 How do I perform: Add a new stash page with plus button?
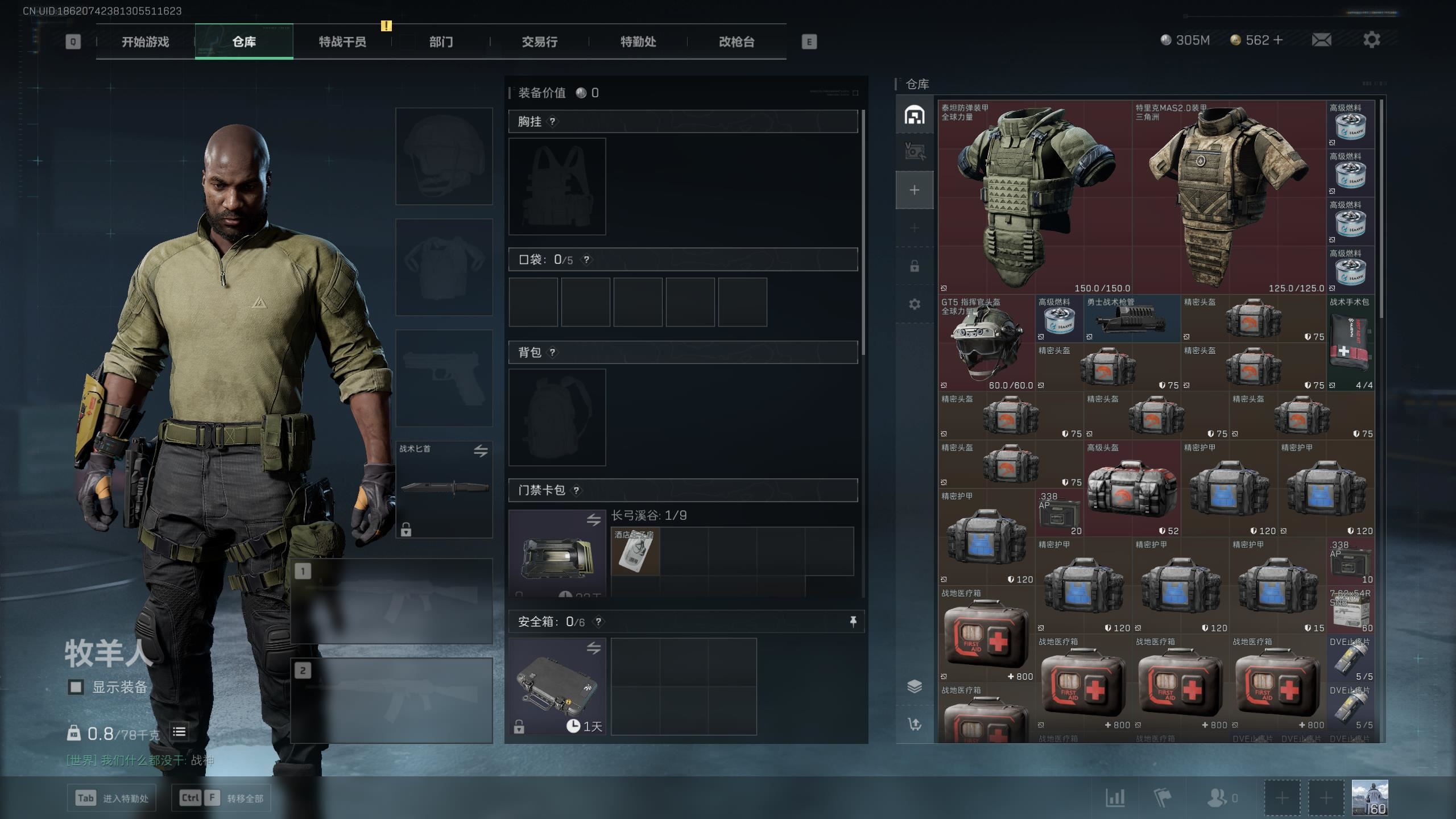click(x=914, y=190)
